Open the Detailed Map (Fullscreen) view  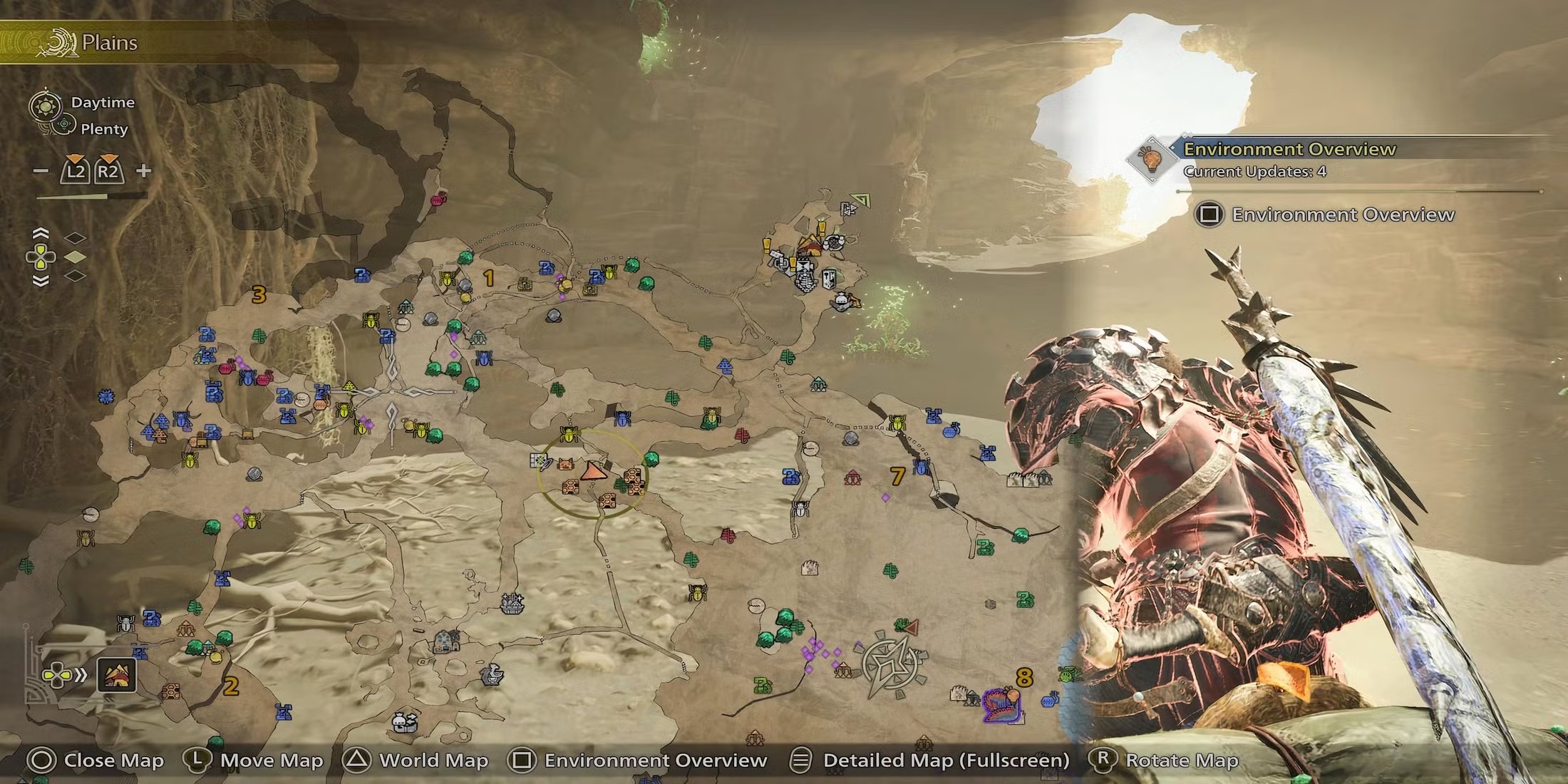(929, 760)
